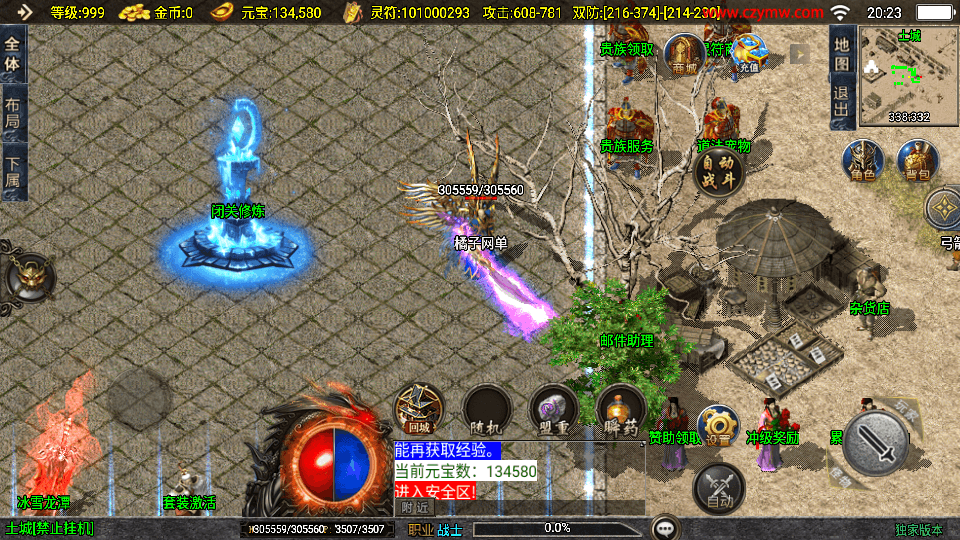The image size is (960, 540).
Task: Open the 背包 backpack
Action: [916, 161]
